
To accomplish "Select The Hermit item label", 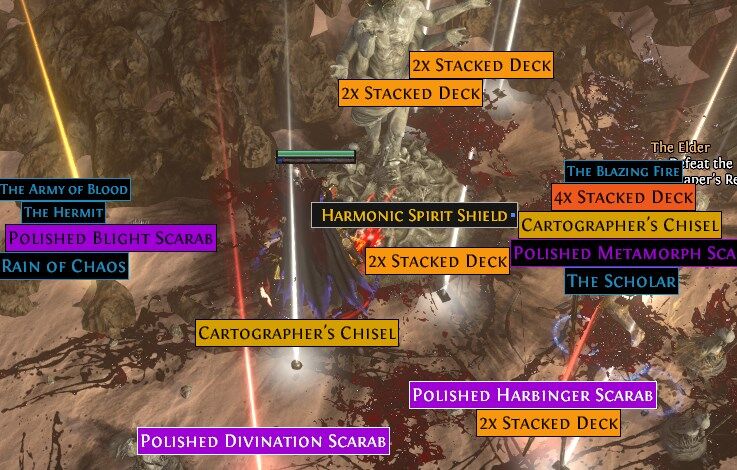I will [x=64, y=212].
